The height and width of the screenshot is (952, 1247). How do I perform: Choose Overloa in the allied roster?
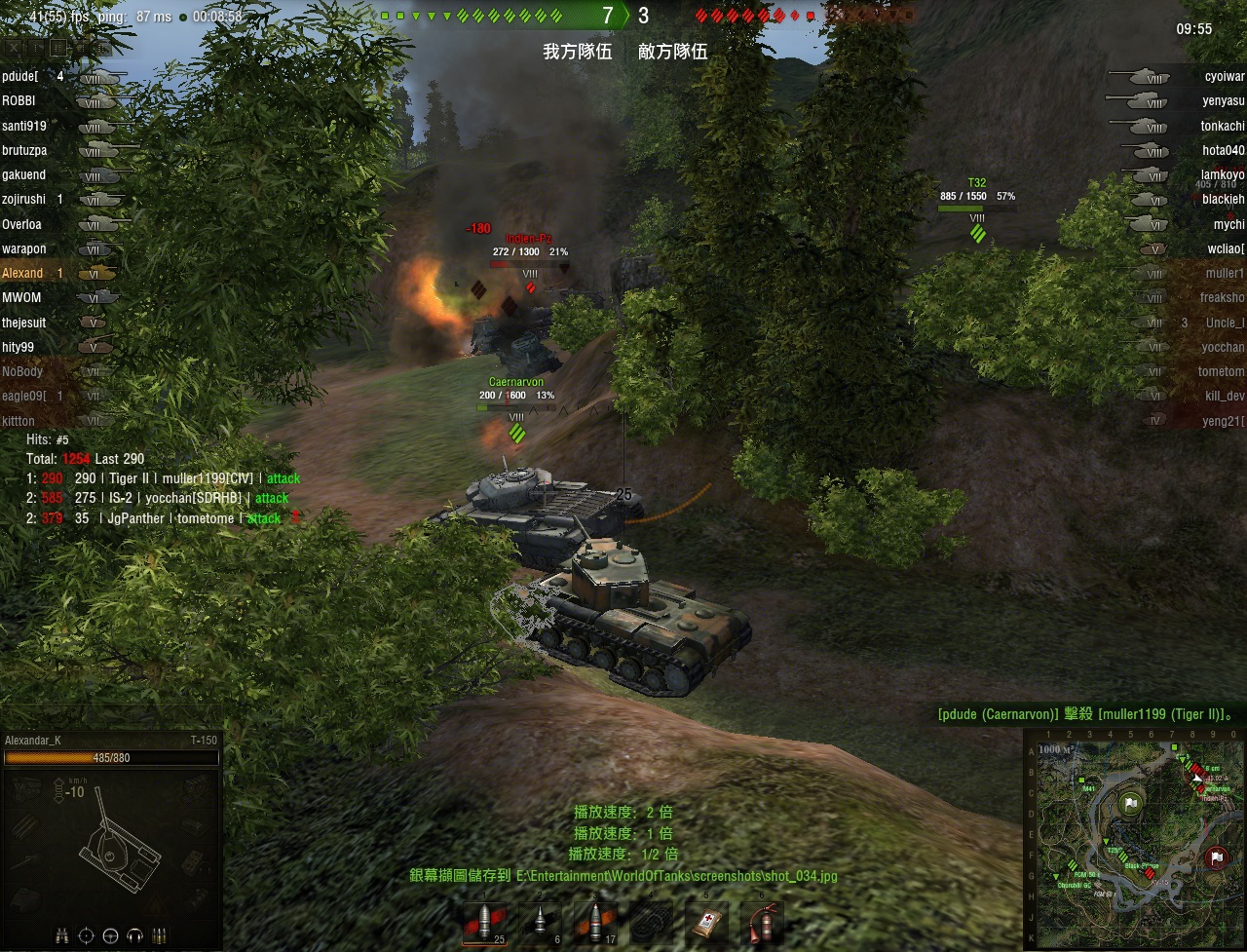(22, 224)
